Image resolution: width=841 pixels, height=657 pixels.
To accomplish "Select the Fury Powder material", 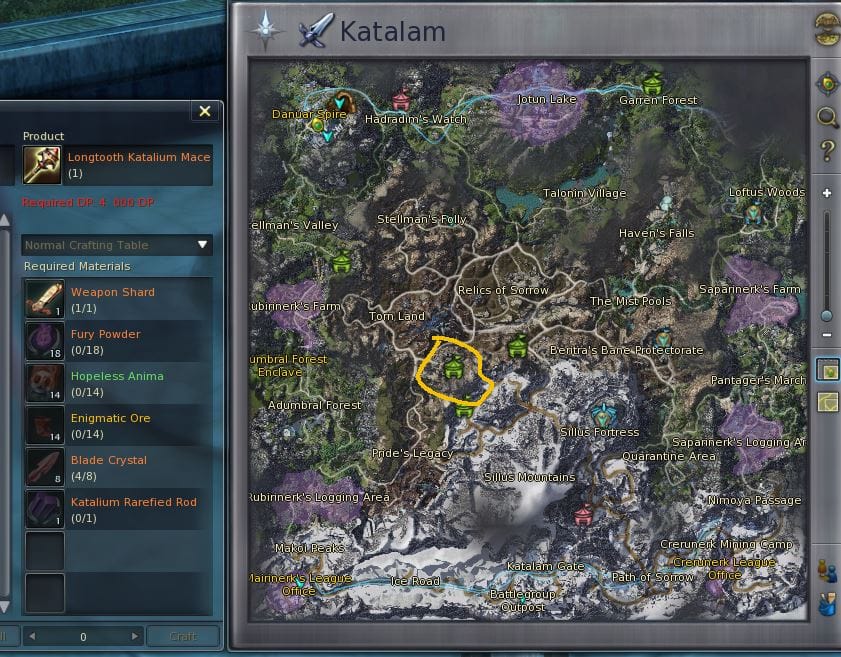I will coord(42,339).
